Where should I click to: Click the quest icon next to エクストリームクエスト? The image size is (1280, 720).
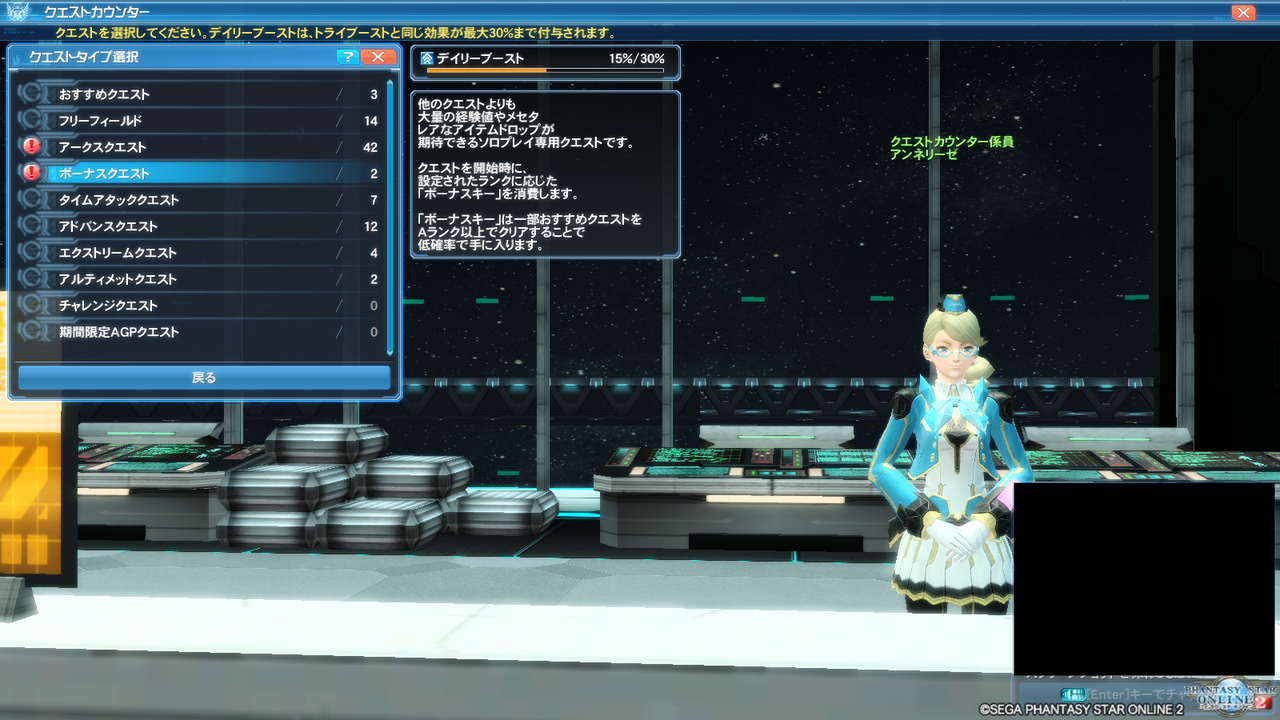(33, 253)
